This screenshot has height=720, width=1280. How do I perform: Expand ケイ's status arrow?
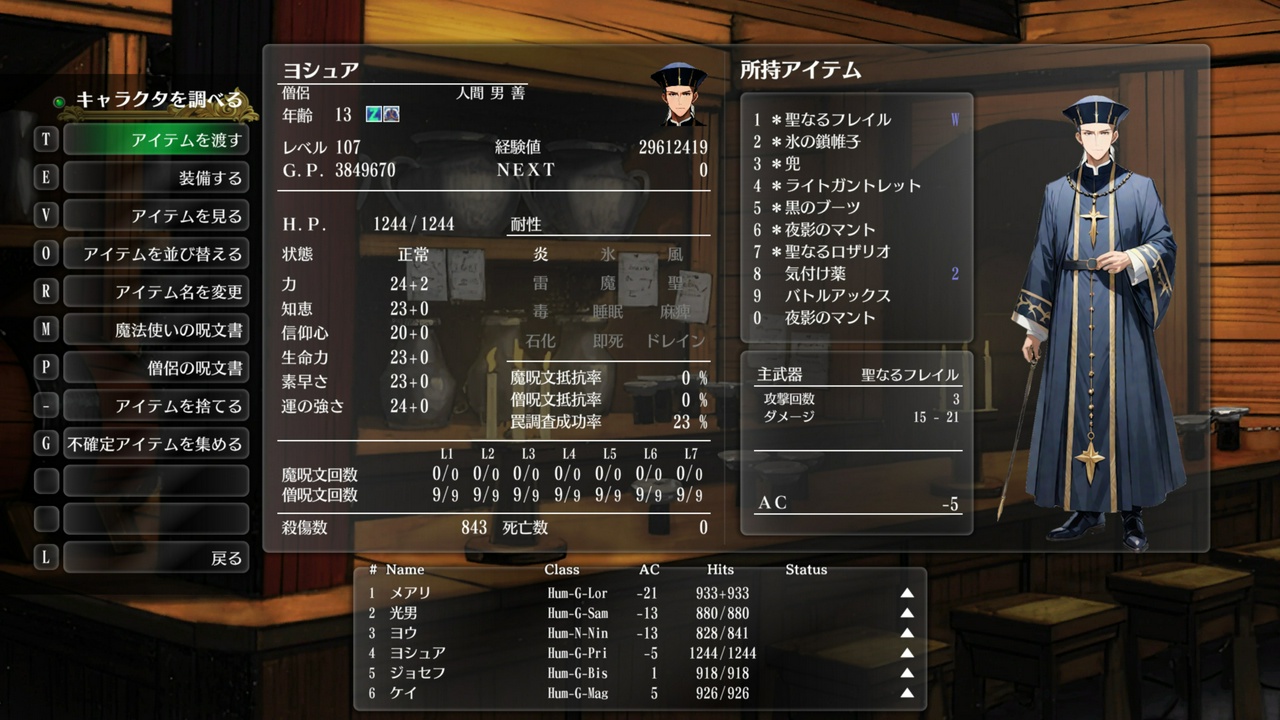[x=906, y=691]
